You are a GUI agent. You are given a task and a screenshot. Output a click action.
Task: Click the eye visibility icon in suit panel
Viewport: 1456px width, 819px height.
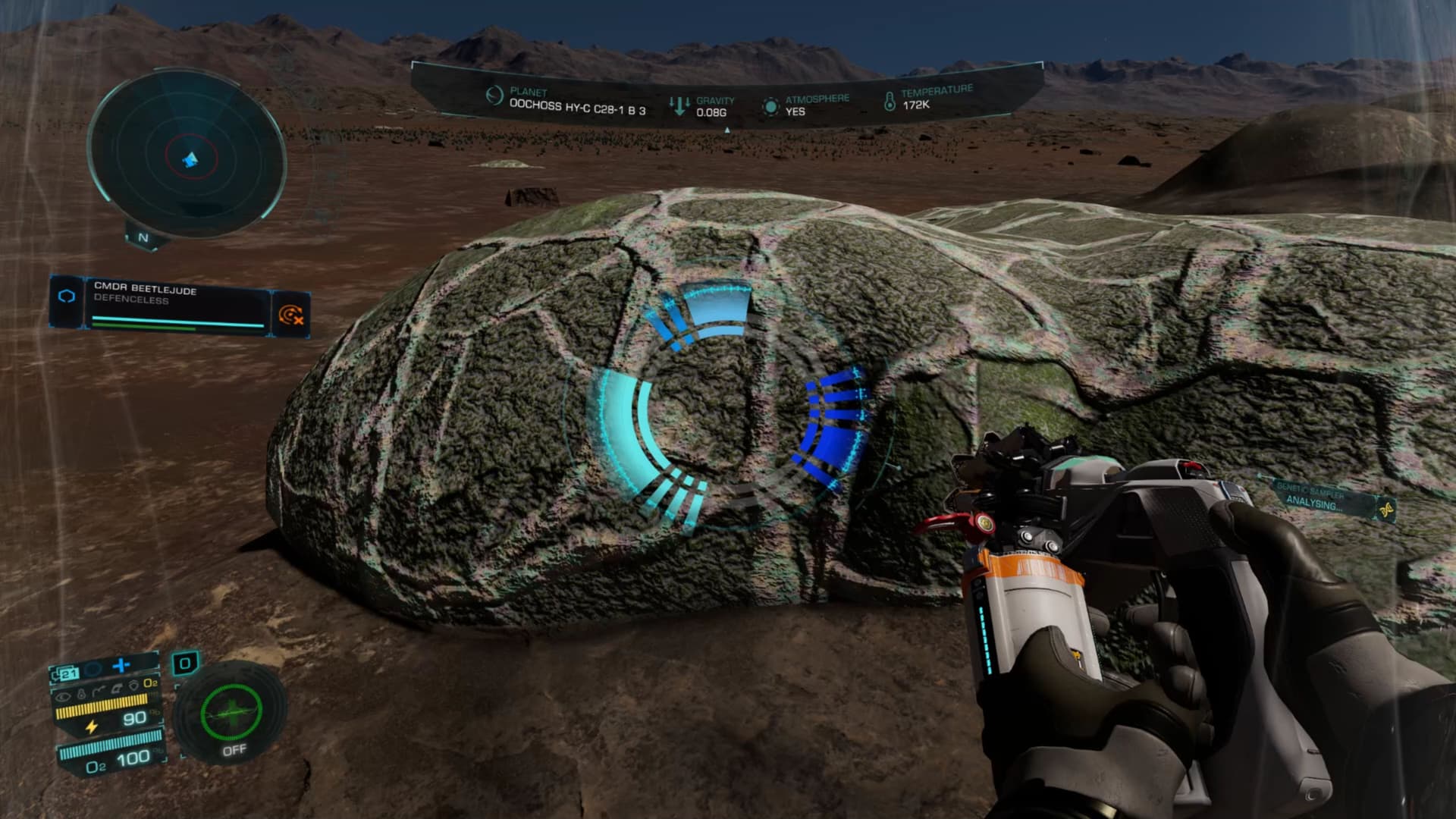pos(64,695)
